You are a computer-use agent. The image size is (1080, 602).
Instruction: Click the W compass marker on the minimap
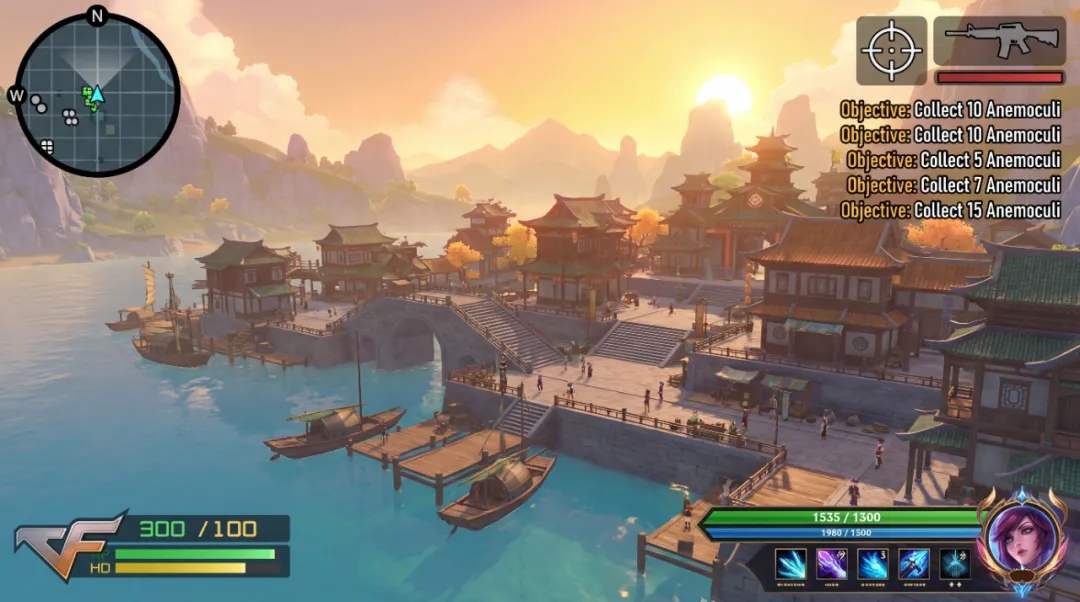click(16, 96)
